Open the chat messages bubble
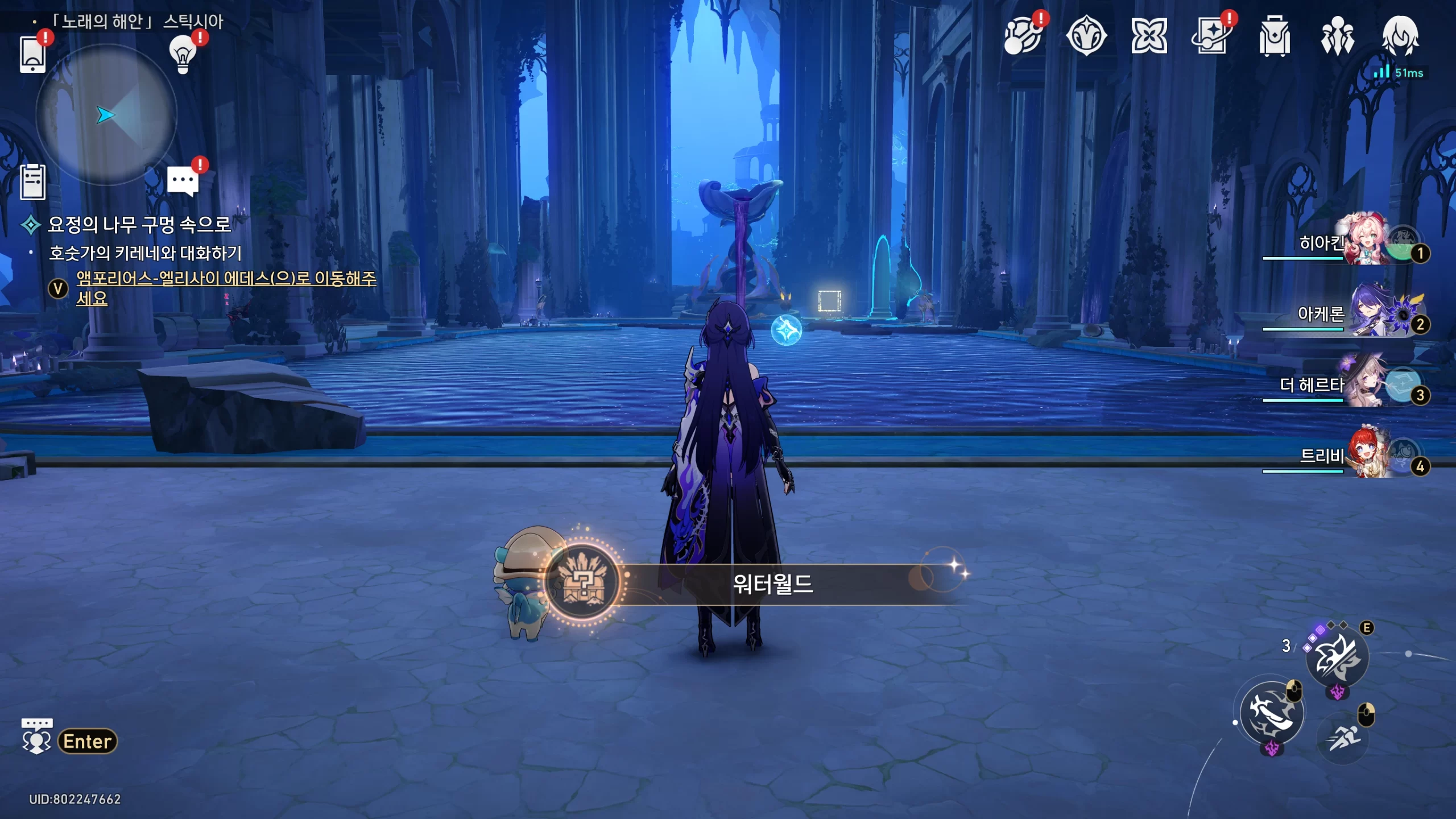 [183, 182]
